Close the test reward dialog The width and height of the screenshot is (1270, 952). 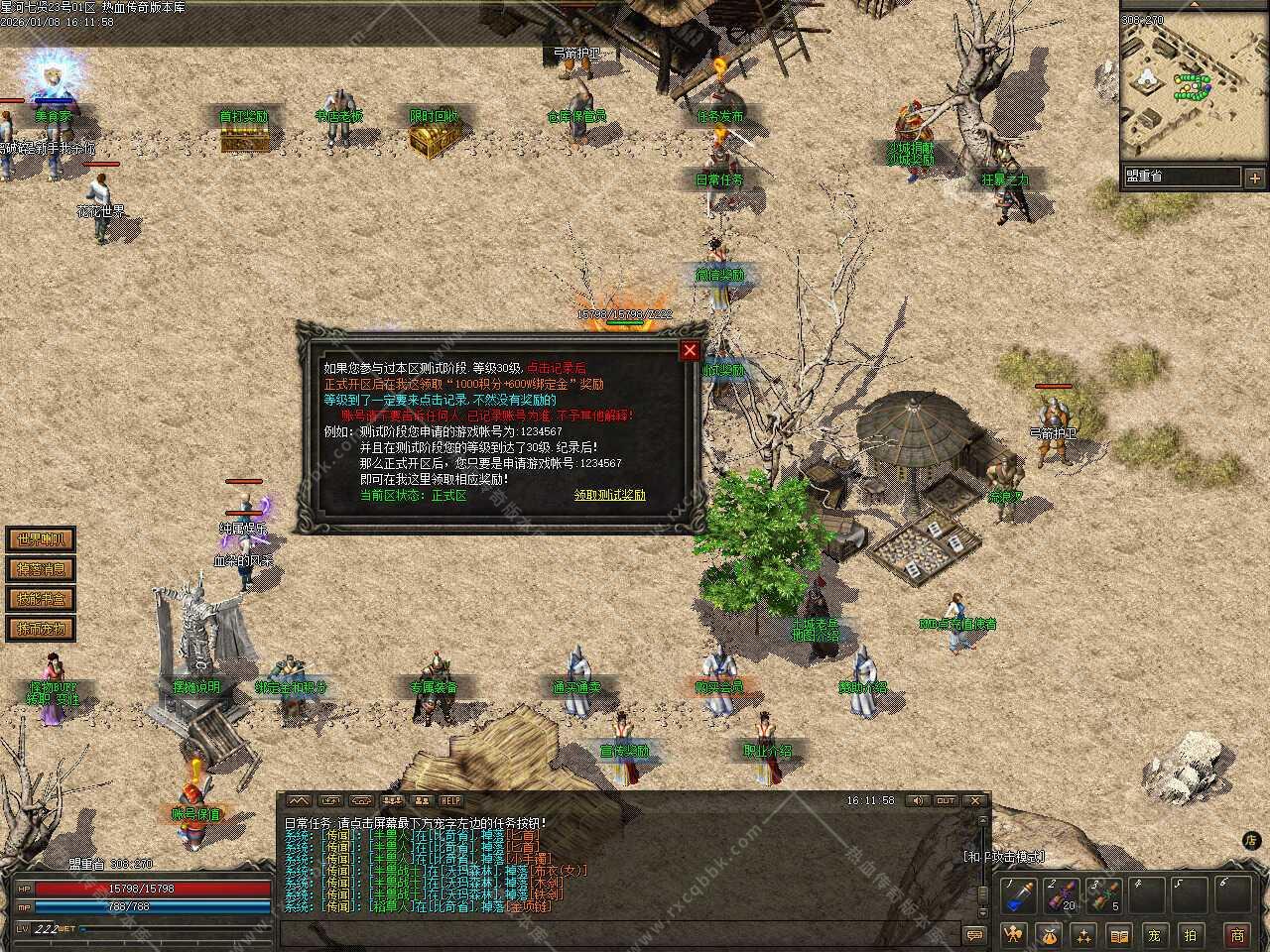(690, 350)
